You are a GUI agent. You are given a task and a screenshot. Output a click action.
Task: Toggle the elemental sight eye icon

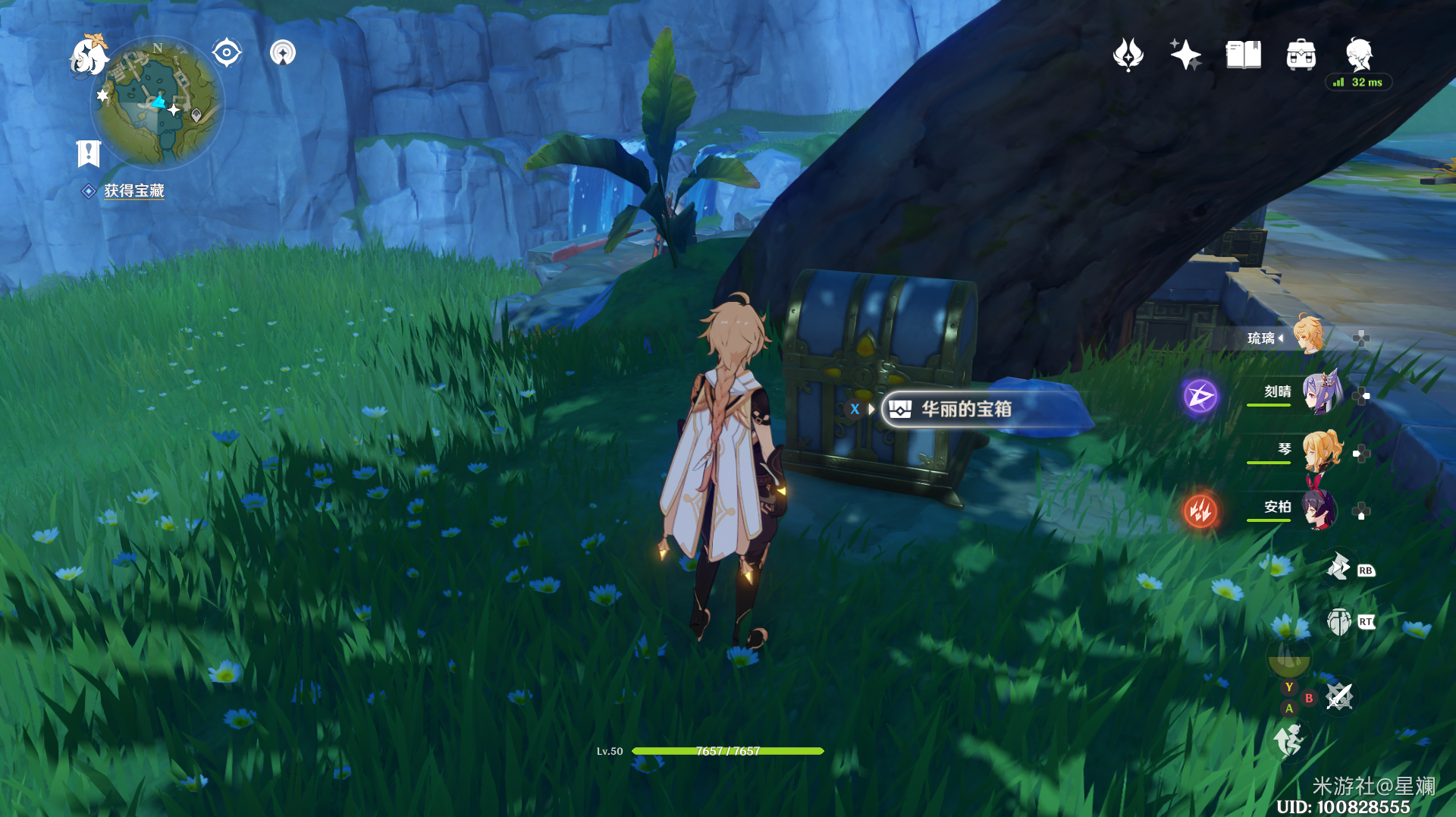pos(226,53)
